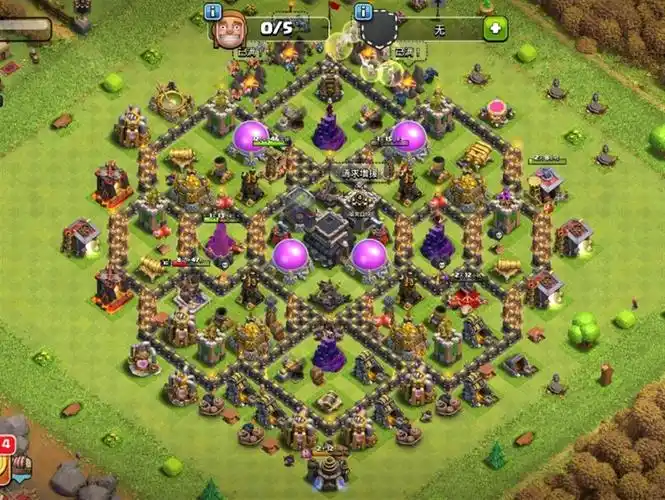The image size is (665, 500).
Task: Click the green plus shield button
Action: click(494, 28)
